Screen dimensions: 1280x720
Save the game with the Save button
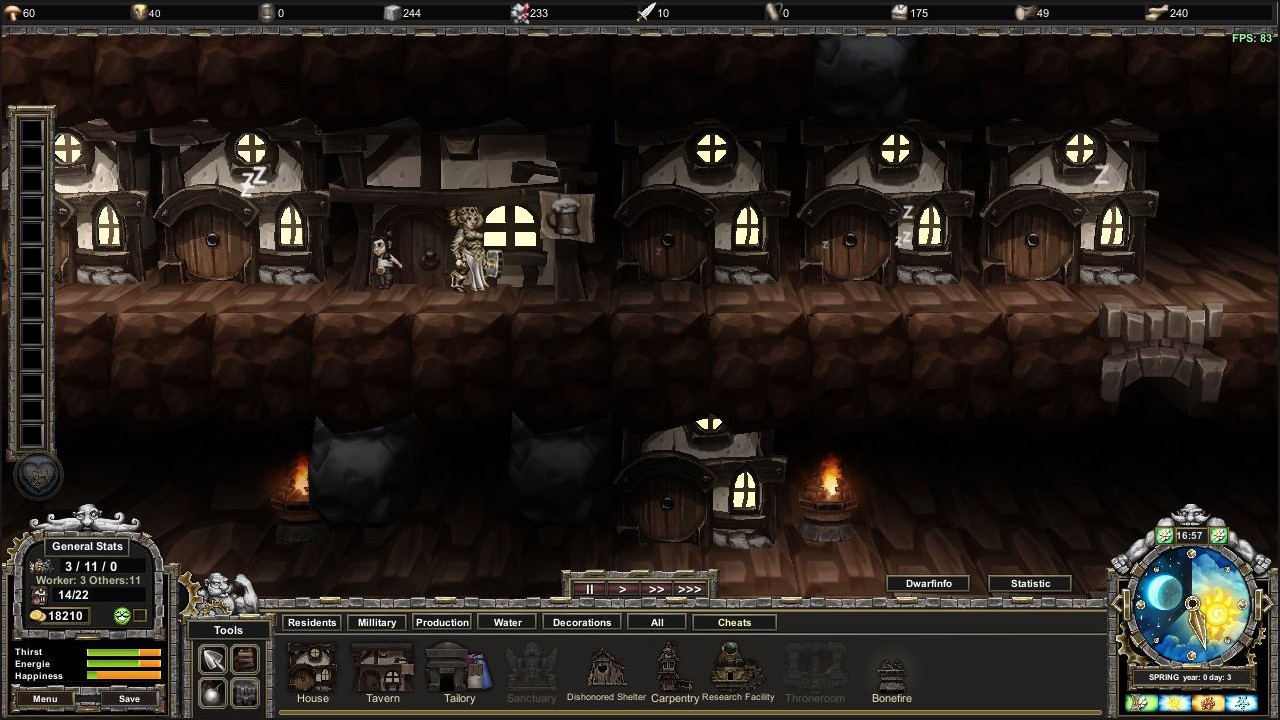[x=127, y=699]
